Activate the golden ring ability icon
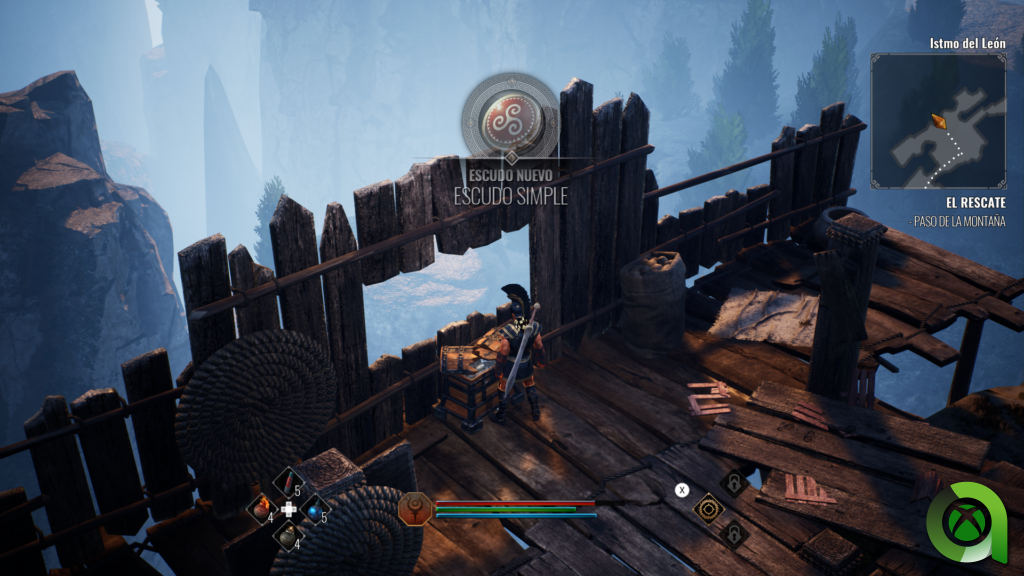The height and width of the screenshot is (576, 1024). click(x=708, y=508)
